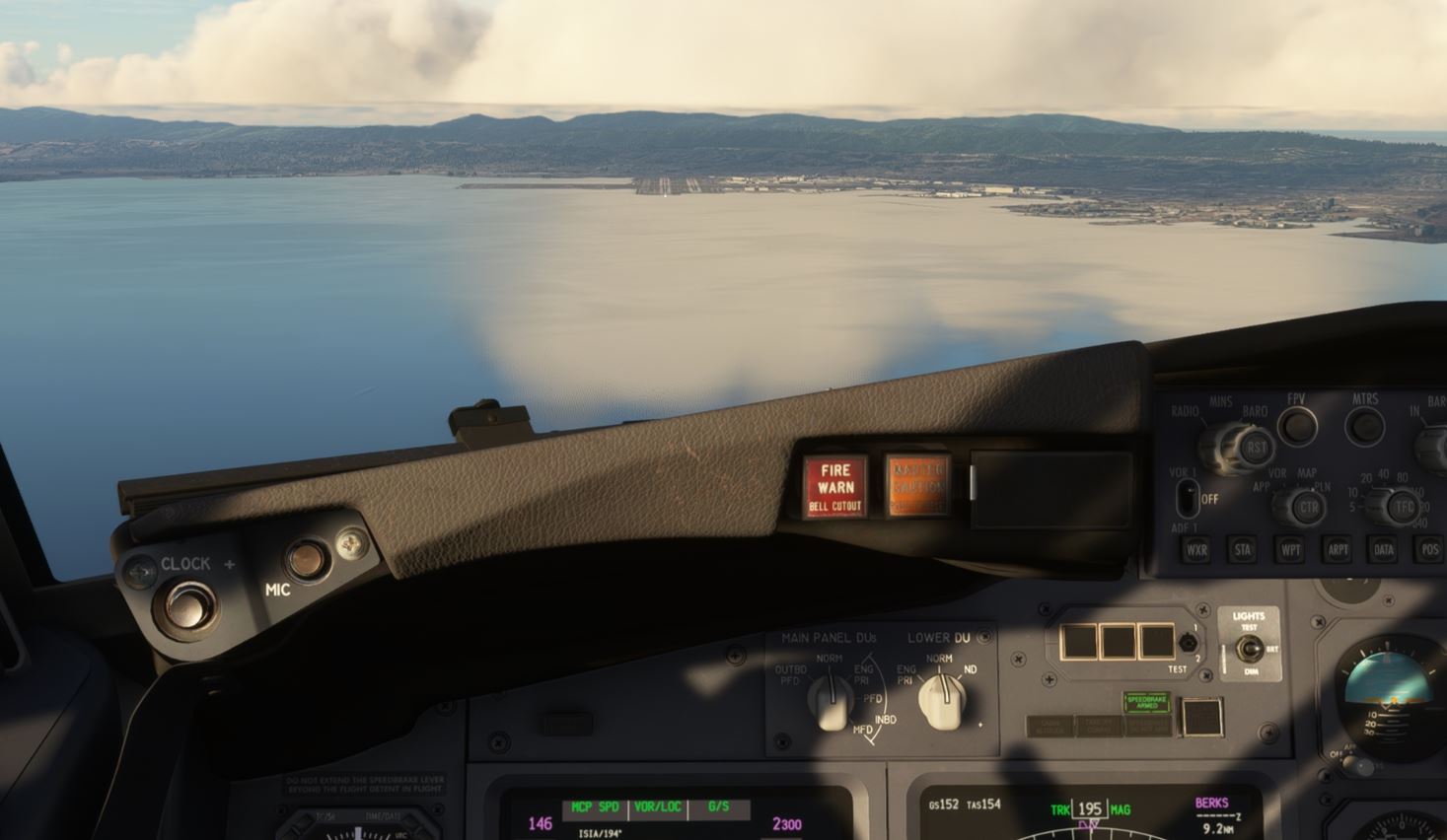The image size is (1447, 840).
Task: Push the CLOCK button on the glareshield
Action: pyautogui.click(x=188, y=603)
